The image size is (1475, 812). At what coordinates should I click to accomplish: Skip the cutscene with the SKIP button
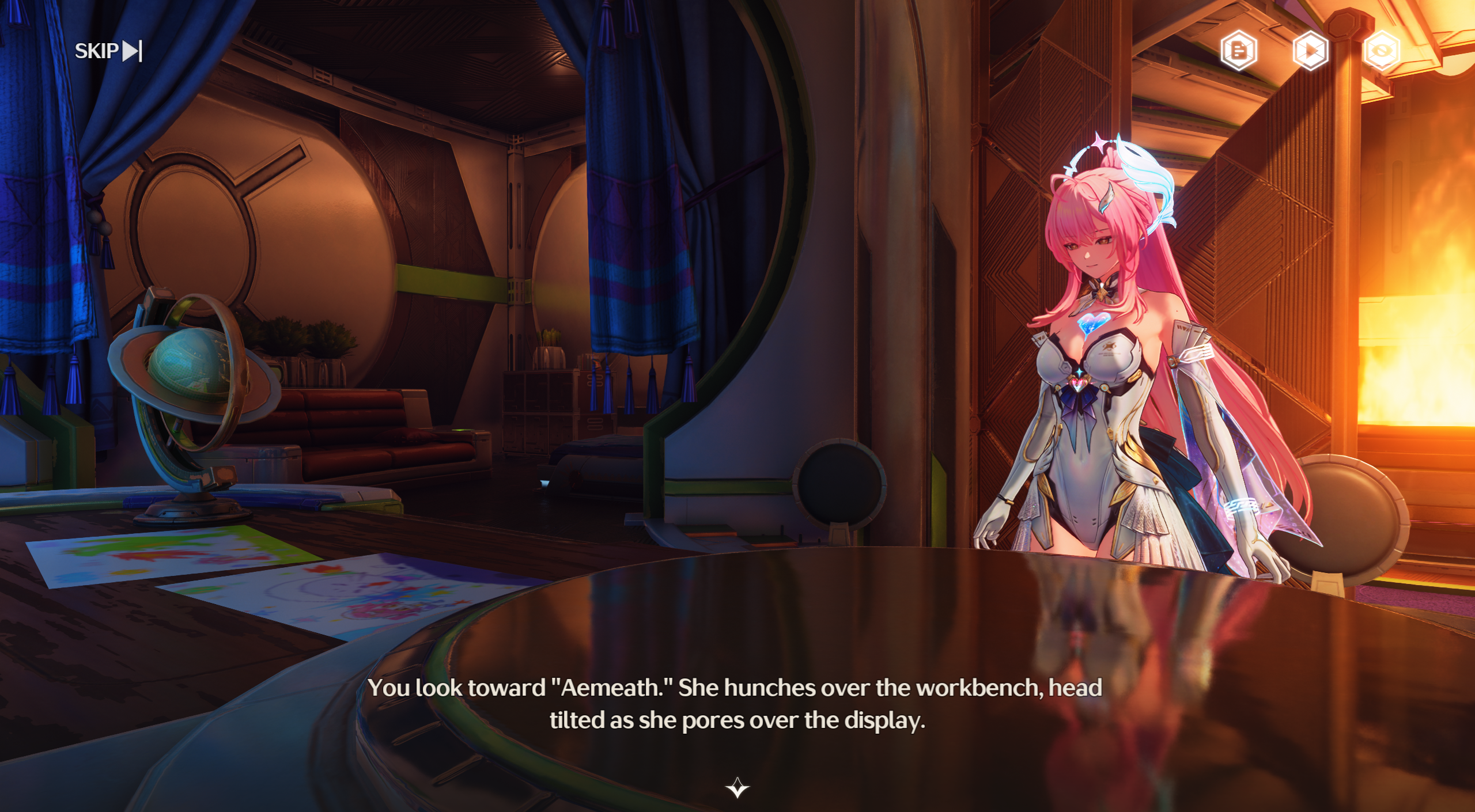click(x=108, y=51)
